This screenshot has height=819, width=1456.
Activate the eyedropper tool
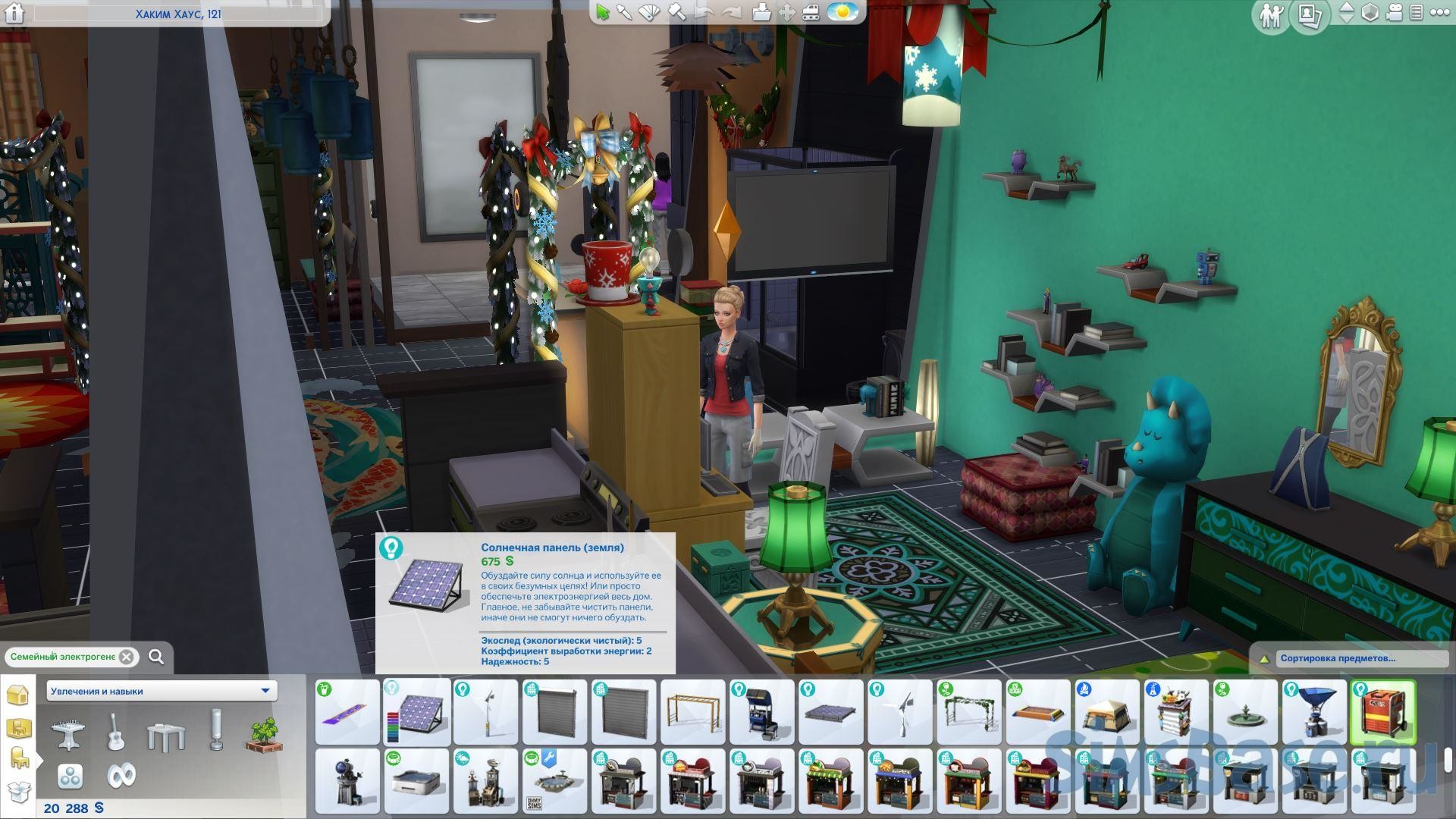coord(625,12)
